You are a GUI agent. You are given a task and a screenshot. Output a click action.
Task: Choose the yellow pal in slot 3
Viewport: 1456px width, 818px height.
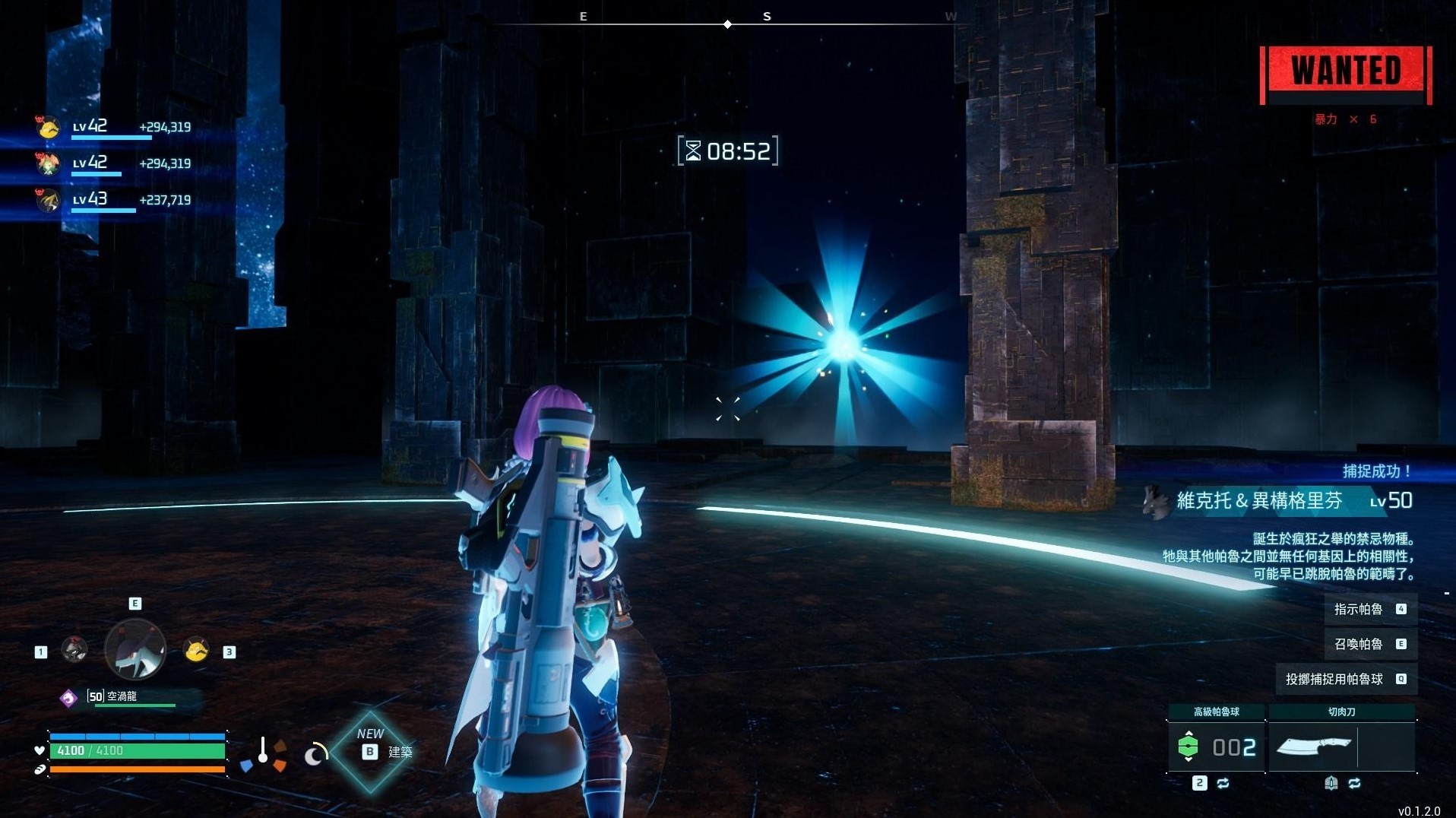click(x=196, y=650)
